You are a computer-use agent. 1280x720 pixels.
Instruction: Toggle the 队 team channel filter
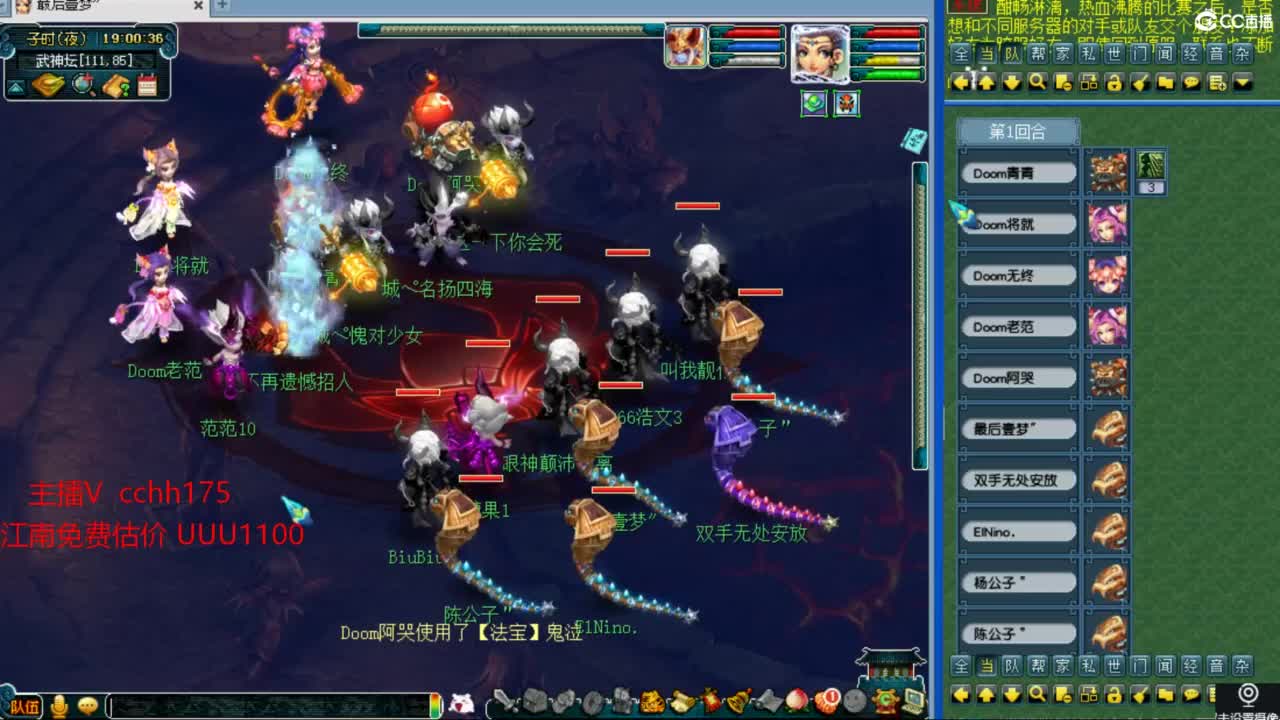tap(1012, 54)
